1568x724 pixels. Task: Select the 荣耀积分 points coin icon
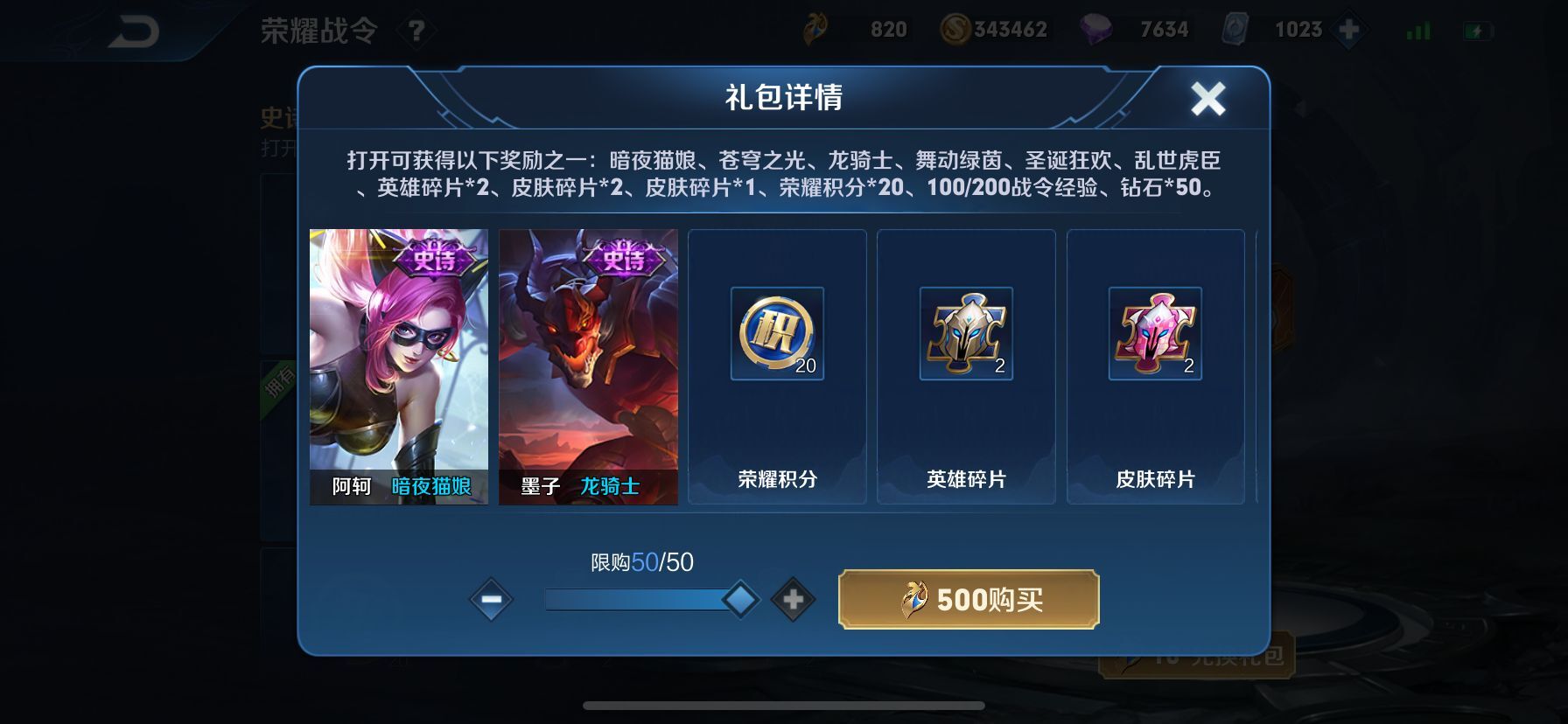tap(776, 333)
